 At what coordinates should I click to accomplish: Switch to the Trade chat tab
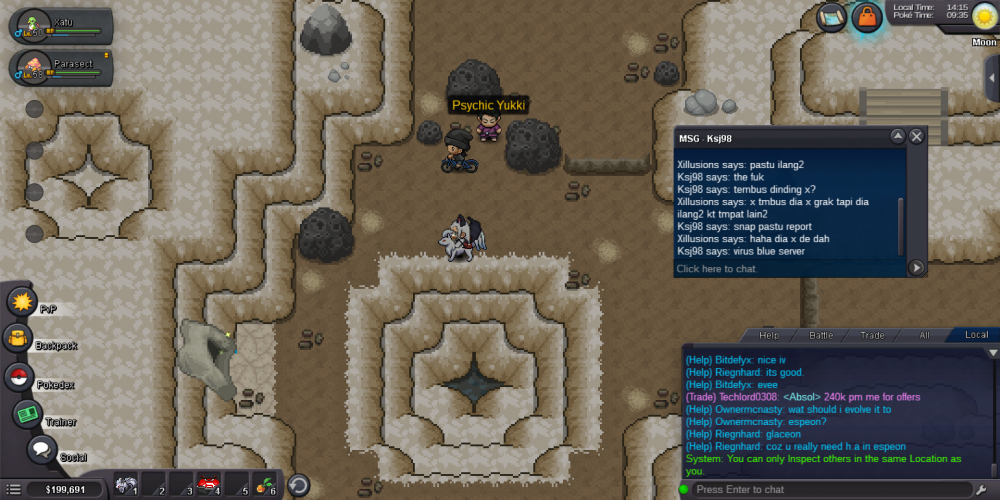pos(872,335)
